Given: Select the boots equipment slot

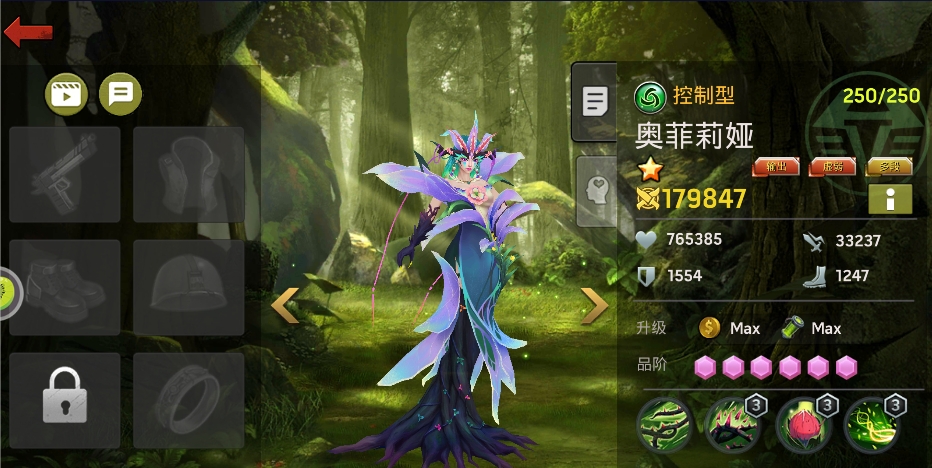Looking at the screenshot, I should click(x=65, y=287).
